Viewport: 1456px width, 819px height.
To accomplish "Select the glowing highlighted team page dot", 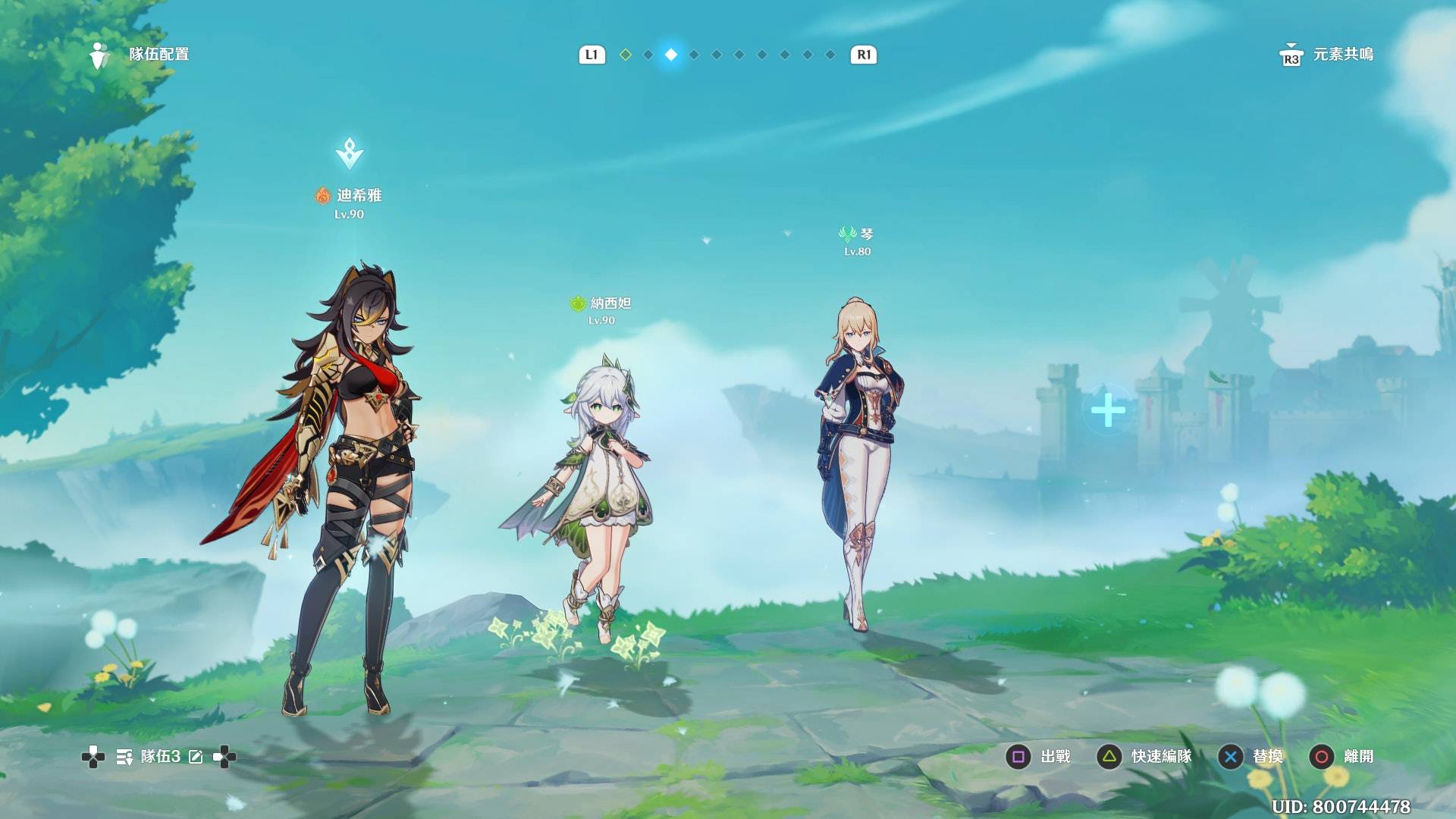I will [x=671, y=55].
